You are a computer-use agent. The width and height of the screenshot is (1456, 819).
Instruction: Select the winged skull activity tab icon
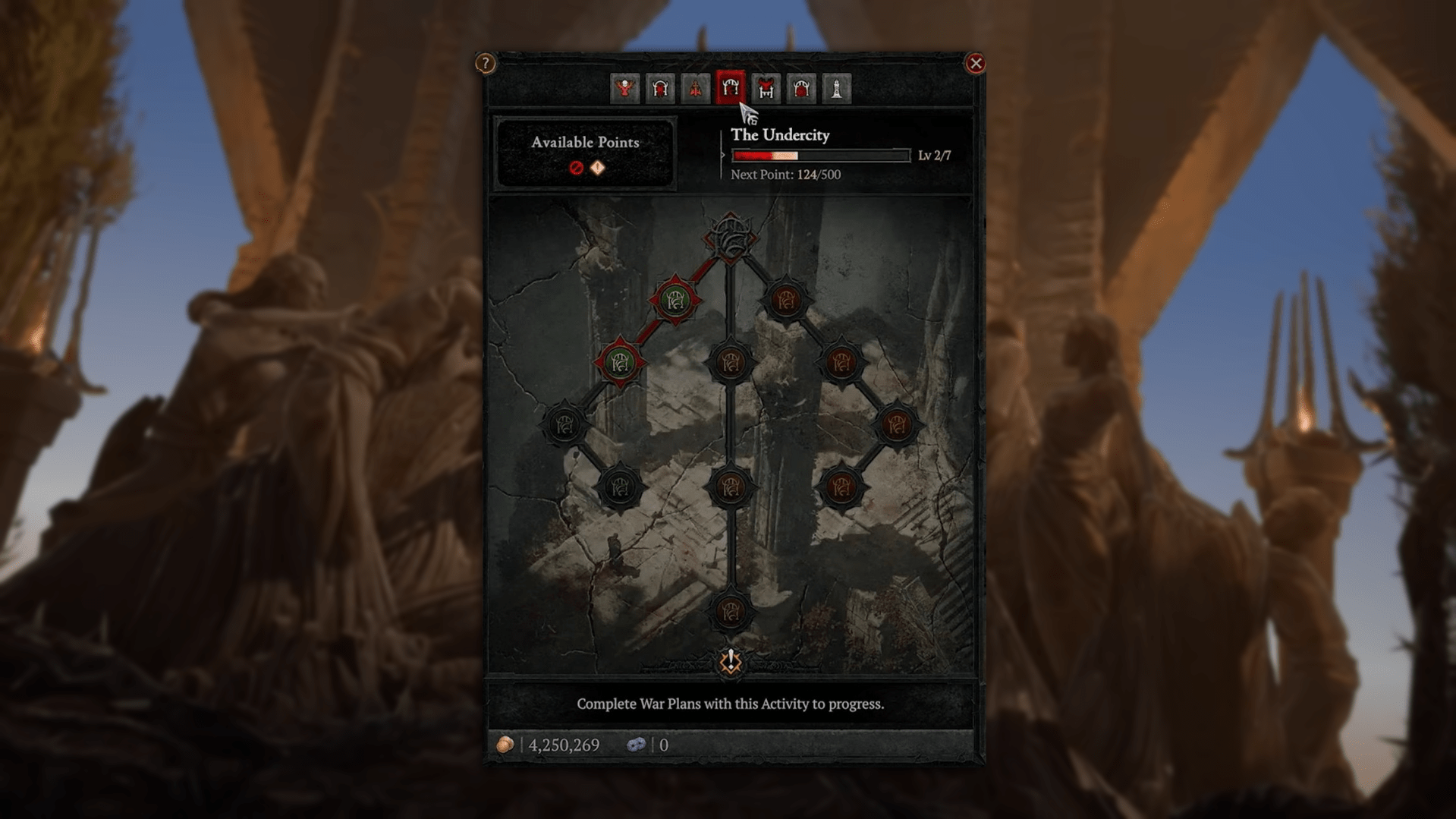(623, 89)
